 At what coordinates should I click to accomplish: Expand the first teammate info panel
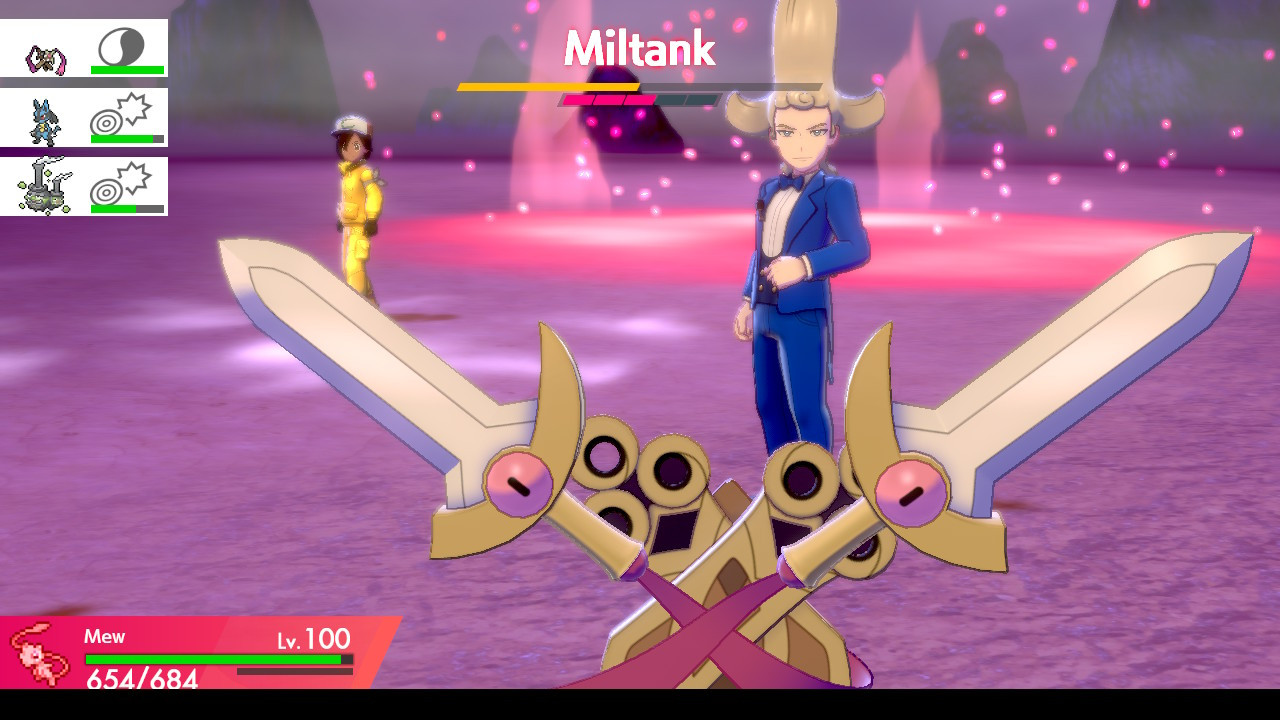(84, 47)
